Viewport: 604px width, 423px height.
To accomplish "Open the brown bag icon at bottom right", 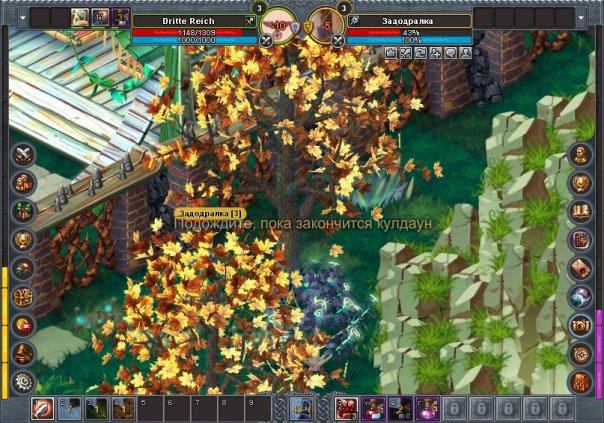I will (580, 382).
